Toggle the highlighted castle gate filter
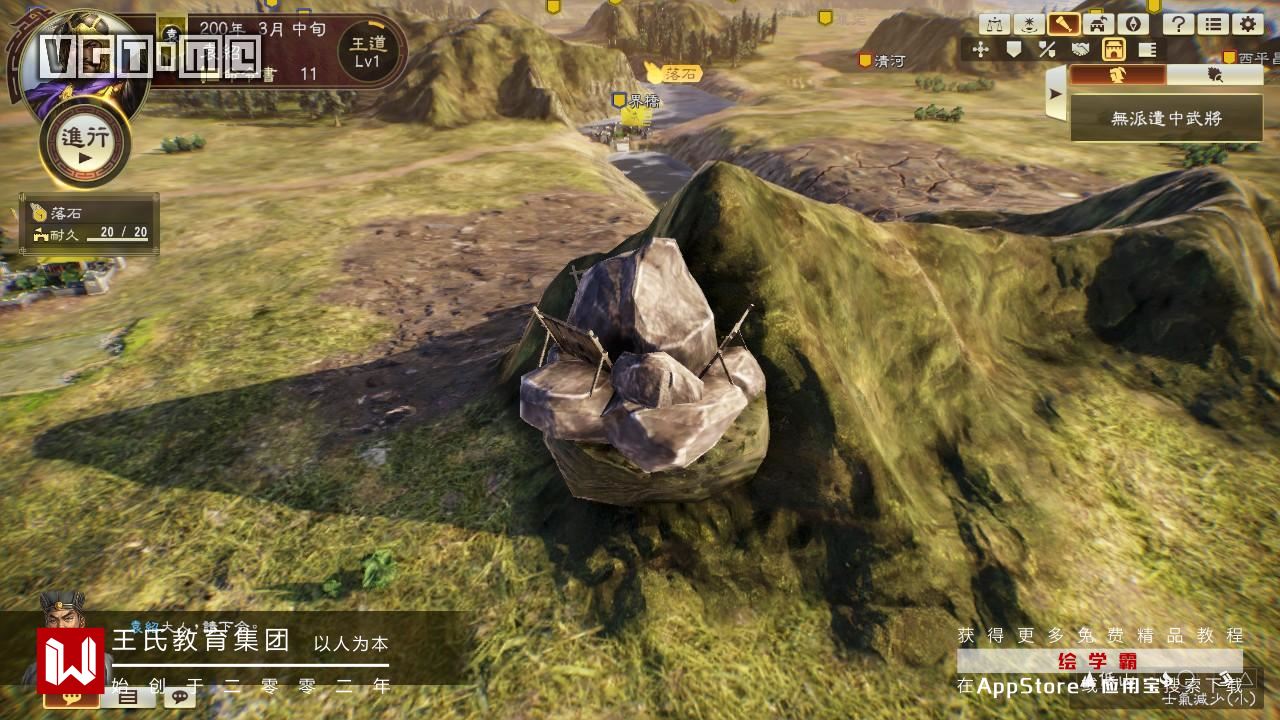 pos(1114,49)
